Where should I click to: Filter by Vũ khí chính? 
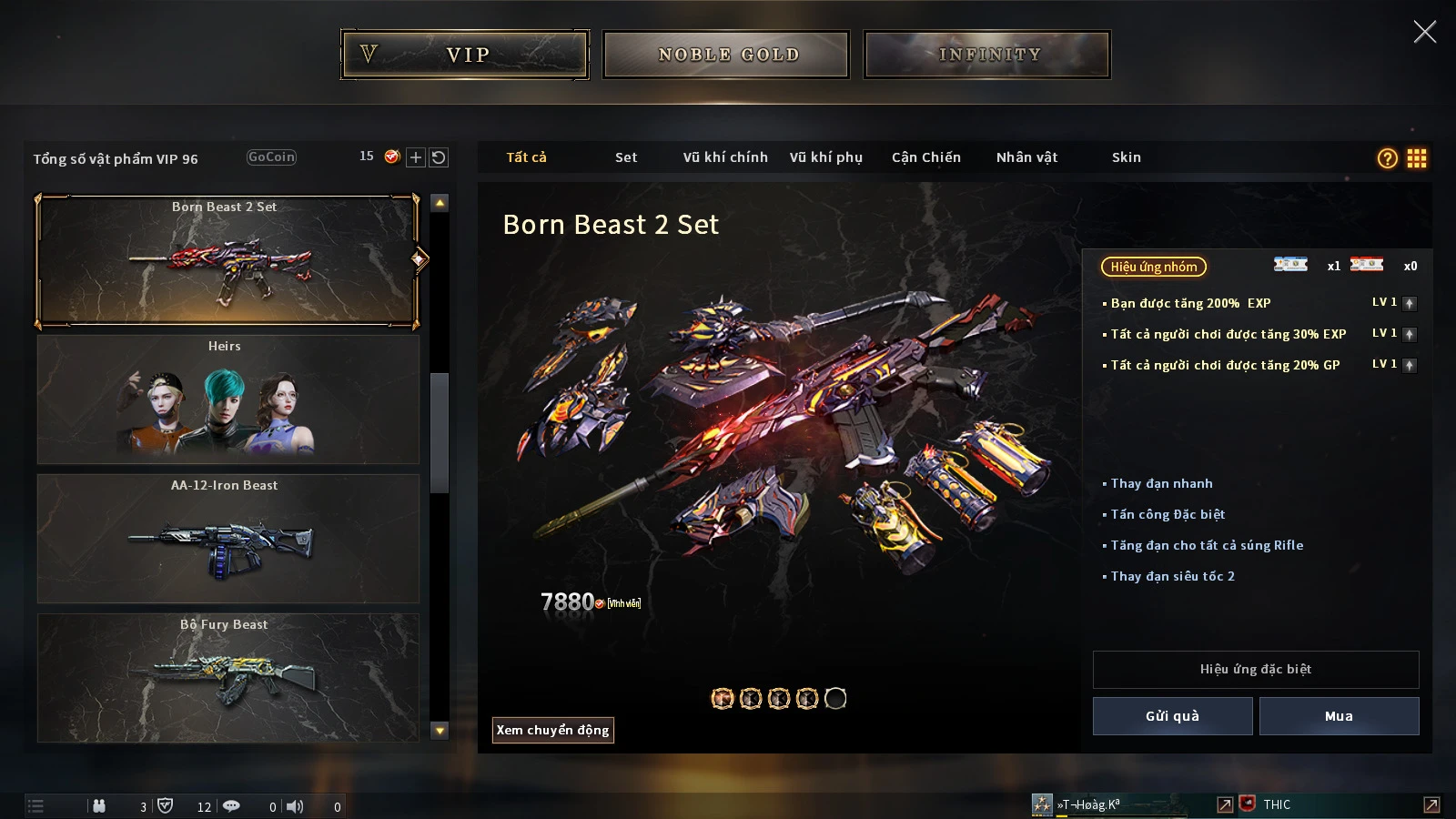coord(725,157)
